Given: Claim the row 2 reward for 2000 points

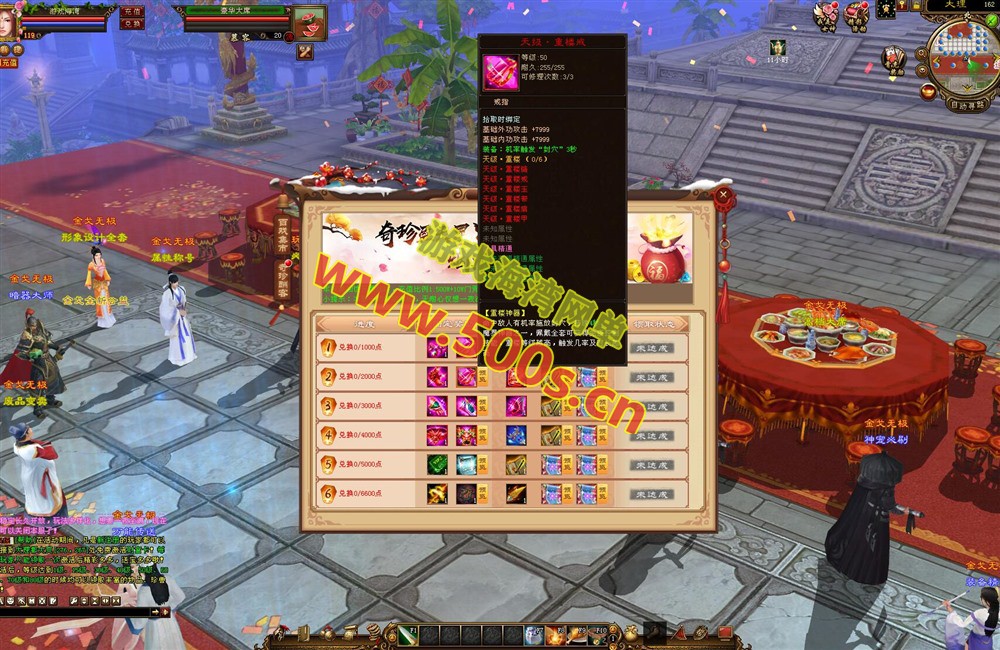Looking at the screenshot, I should (651, 378).
